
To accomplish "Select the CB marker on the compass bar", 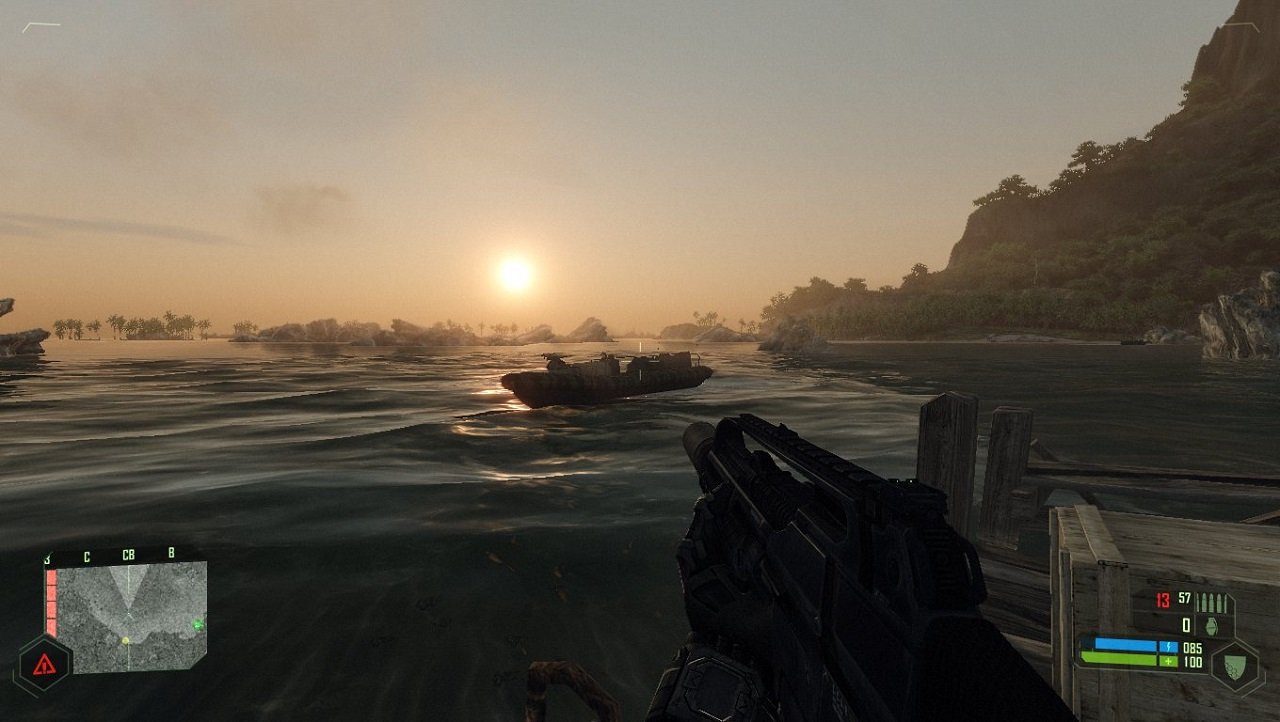I will [128, 555].
